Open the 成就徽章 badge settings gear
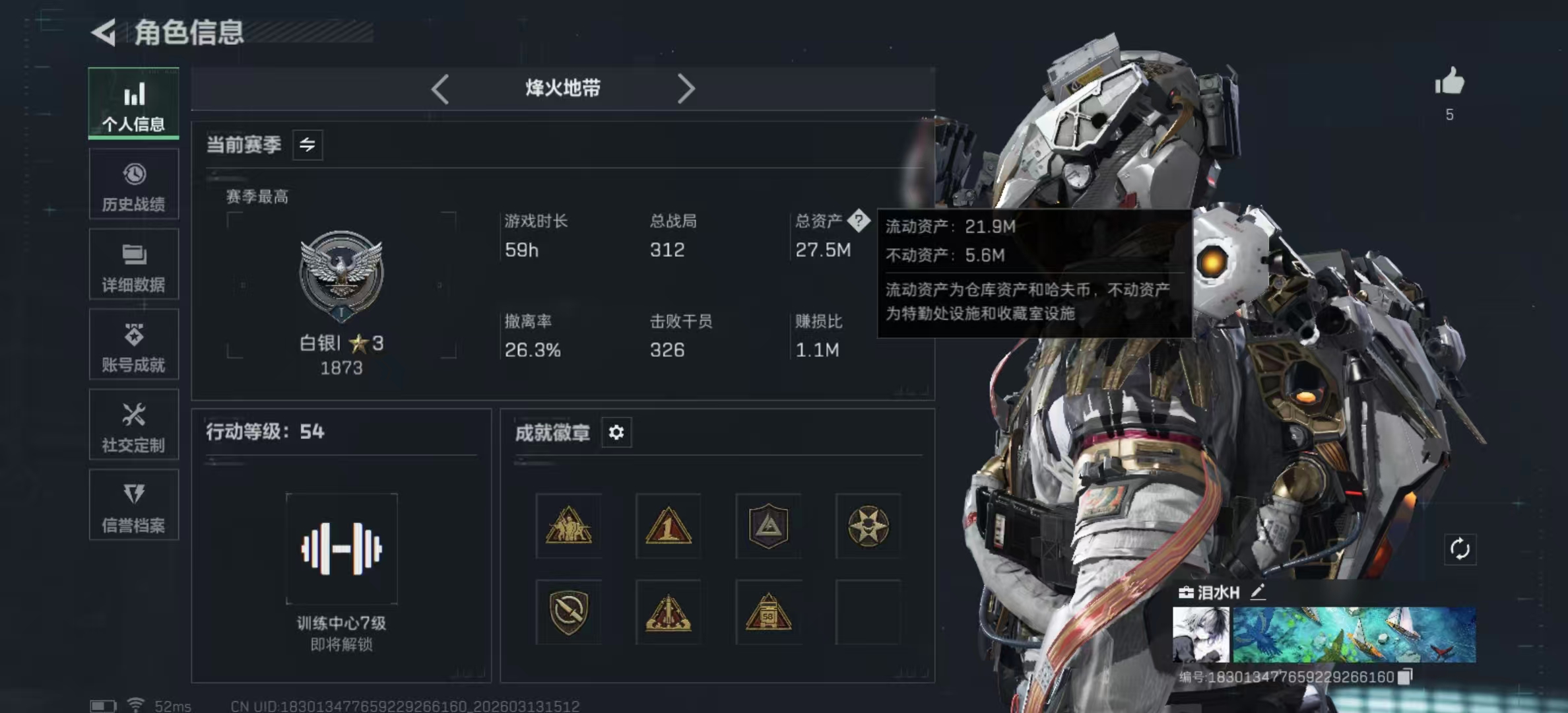Screen dimensions: 1568x713 click(x=616, y=432)
